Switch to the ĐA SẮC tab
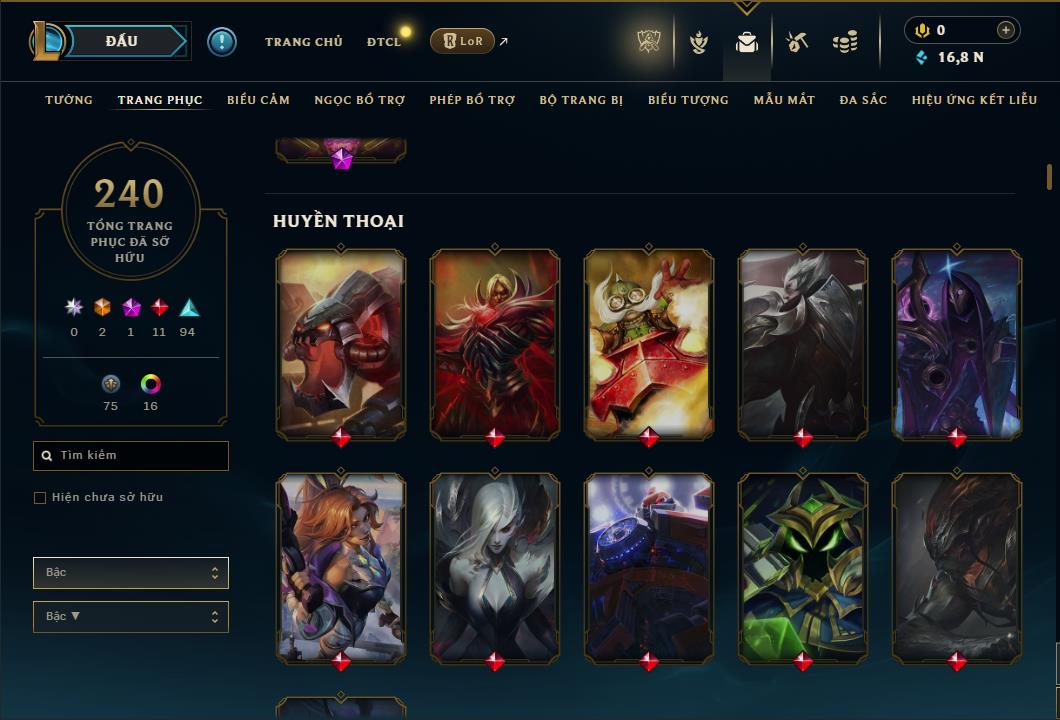 coord(863,100)
